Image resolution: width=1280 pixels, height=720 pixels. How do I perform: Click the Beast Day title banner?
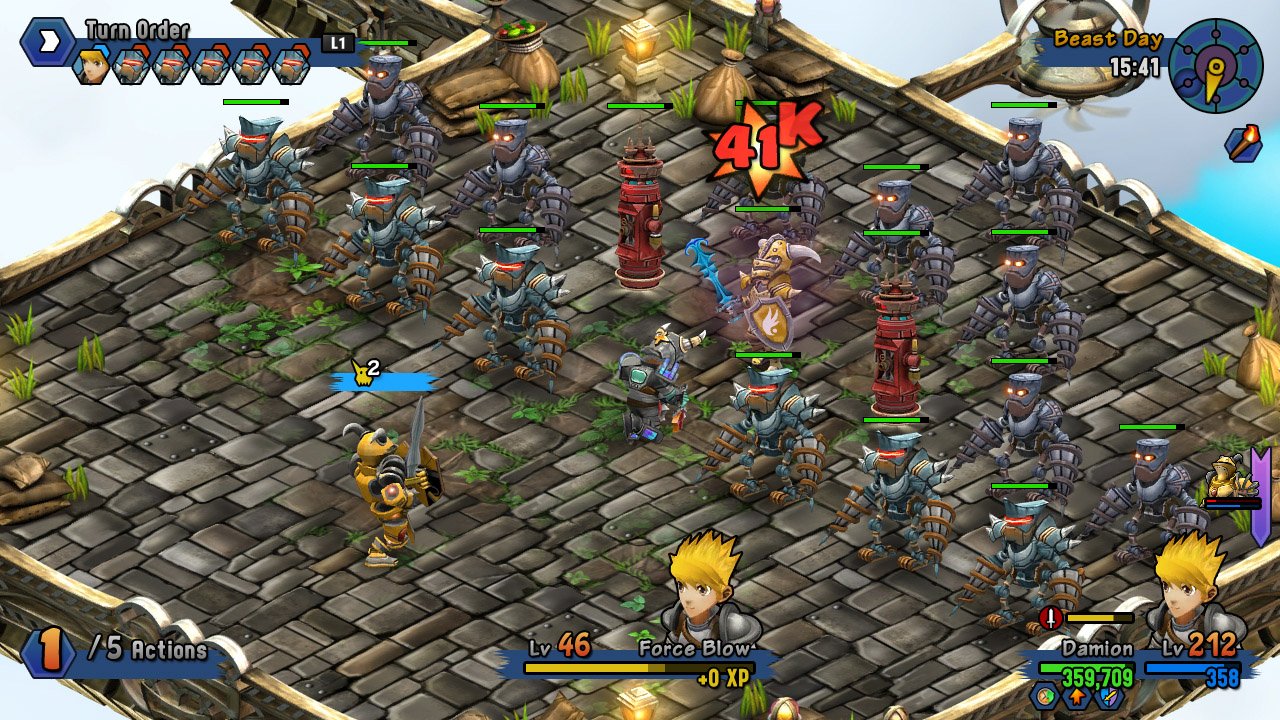1106,40
